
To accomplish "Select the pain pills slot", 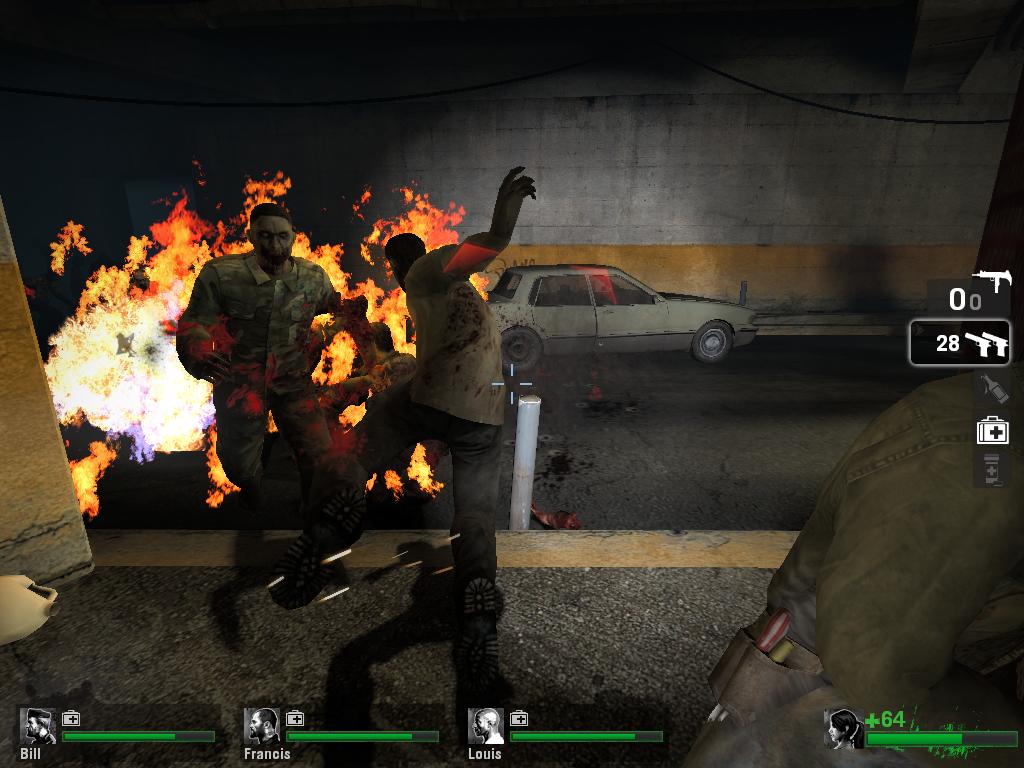I will point(991,468).
